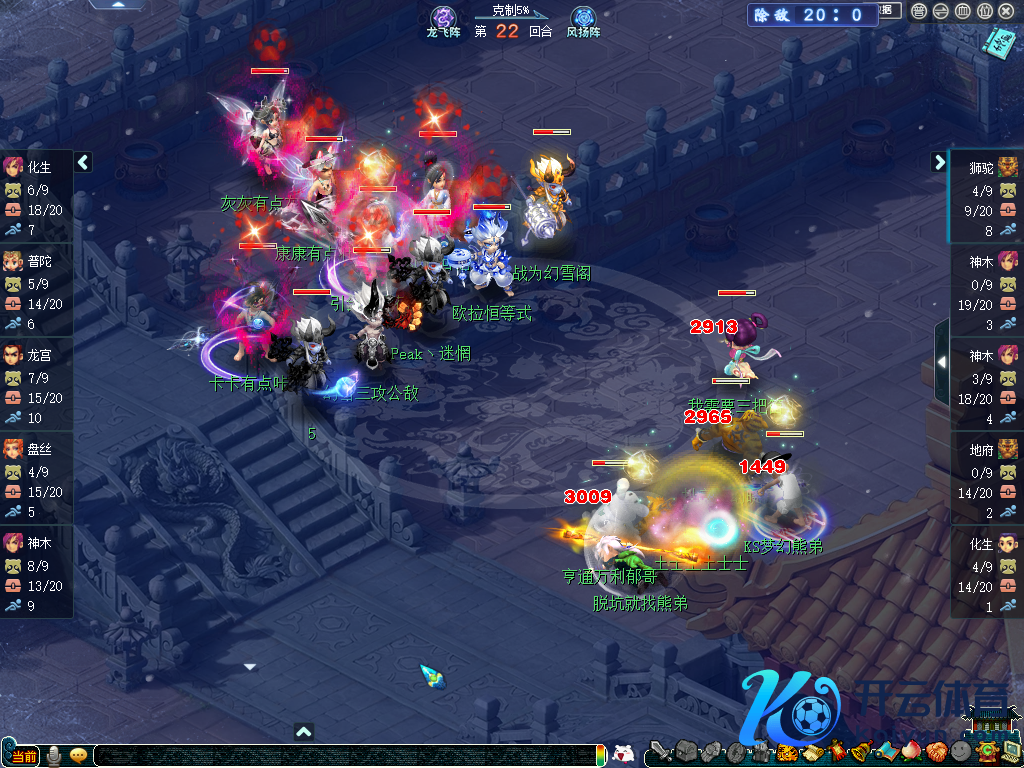Select the 龙飞阵 formation icon
The height and width of the screenshot is (768, 1024).
click(x=443, y=18)
